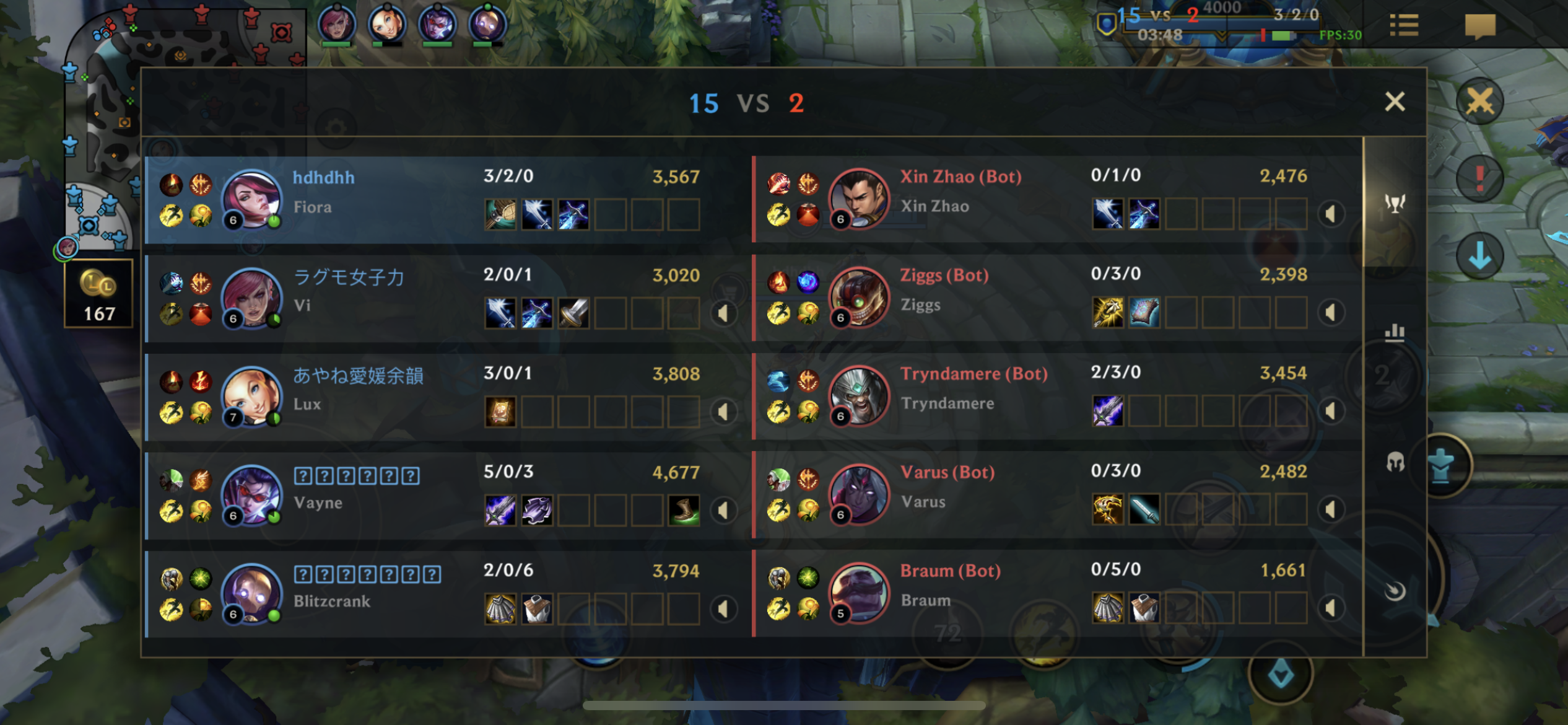Open the swirl arrow tab
The image size is (1568, 725).
click(x=1395, y=591)
